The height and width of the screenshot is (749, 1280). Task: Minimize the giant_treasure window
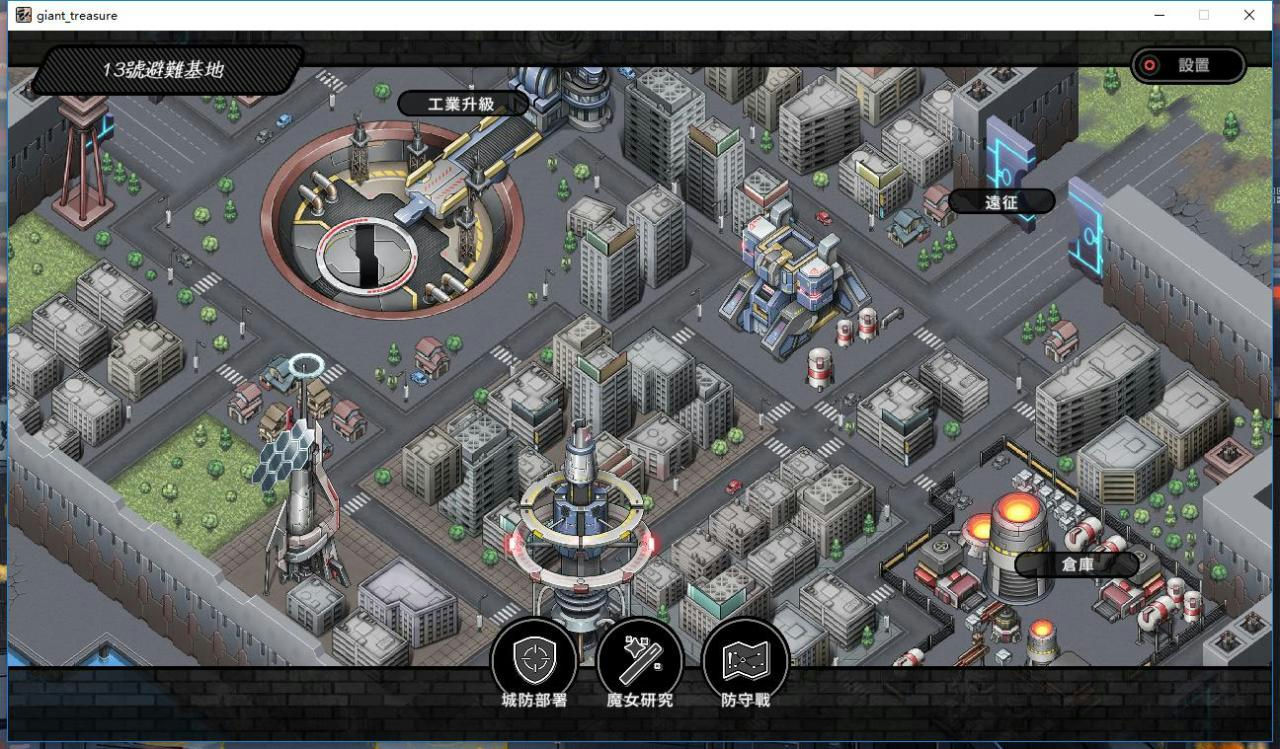(x=1159, y=15)
